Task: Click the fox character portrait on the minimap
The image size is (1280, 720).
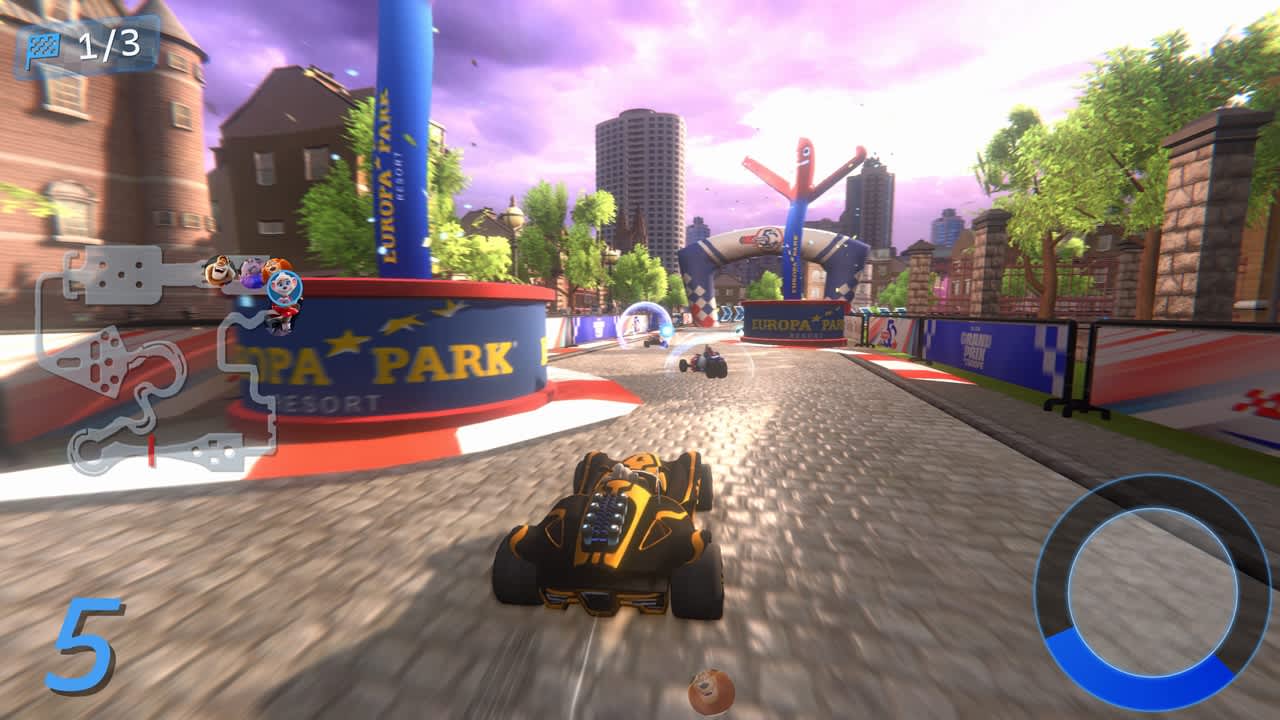Action: (275, 265)
